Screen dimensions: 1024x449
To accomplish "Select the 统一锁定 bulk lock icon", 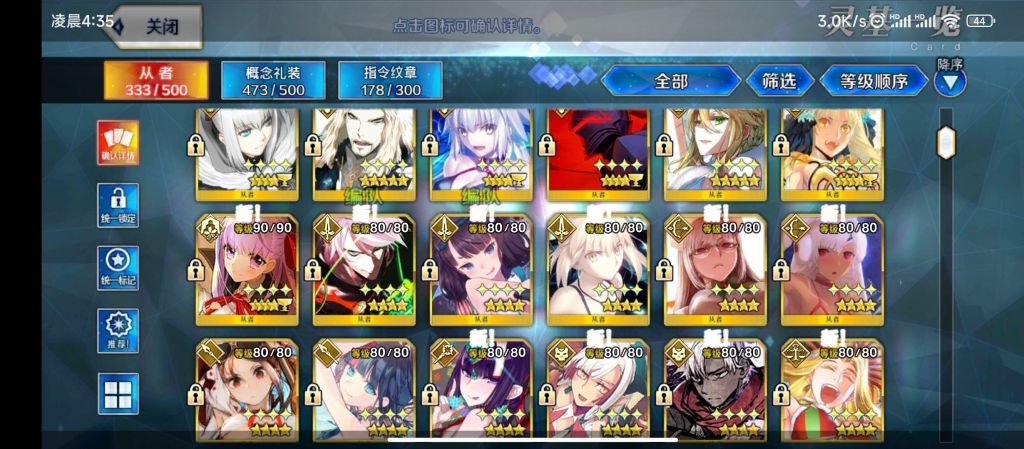I will click(x=118, y=205).
